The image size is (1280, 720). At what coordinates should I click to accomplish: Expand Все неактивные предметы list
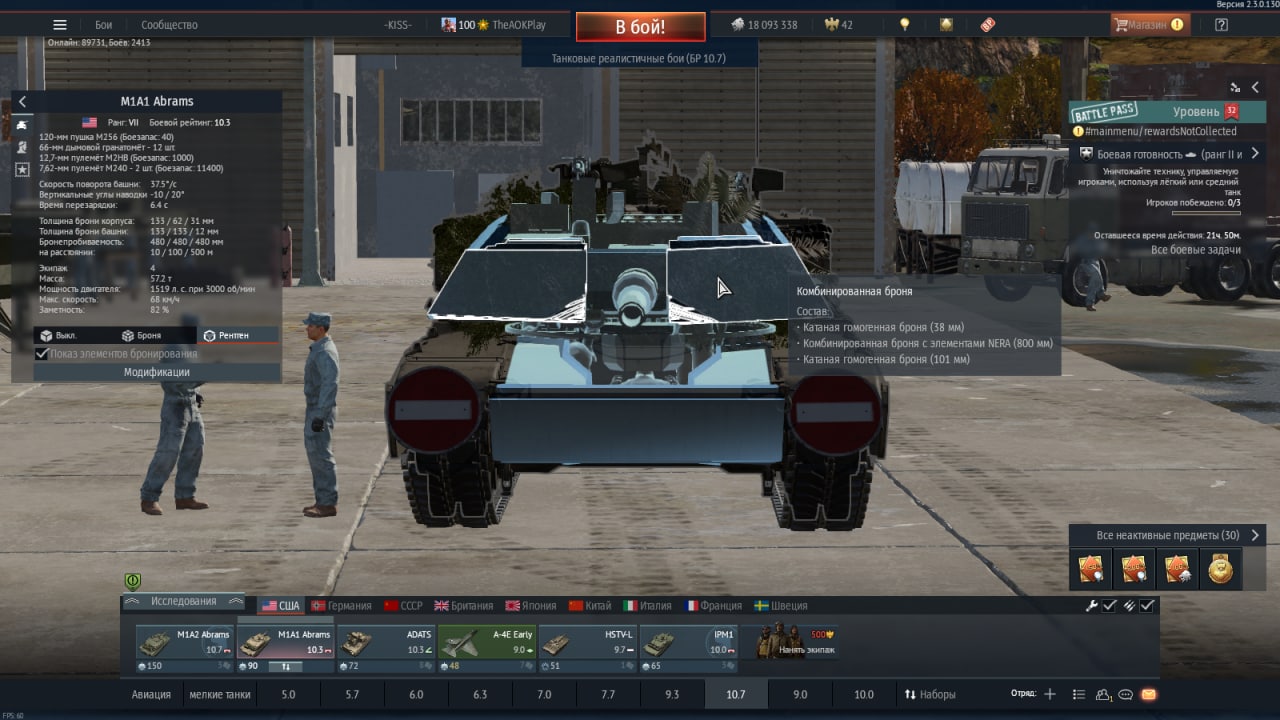click(x=1167, y=535)
